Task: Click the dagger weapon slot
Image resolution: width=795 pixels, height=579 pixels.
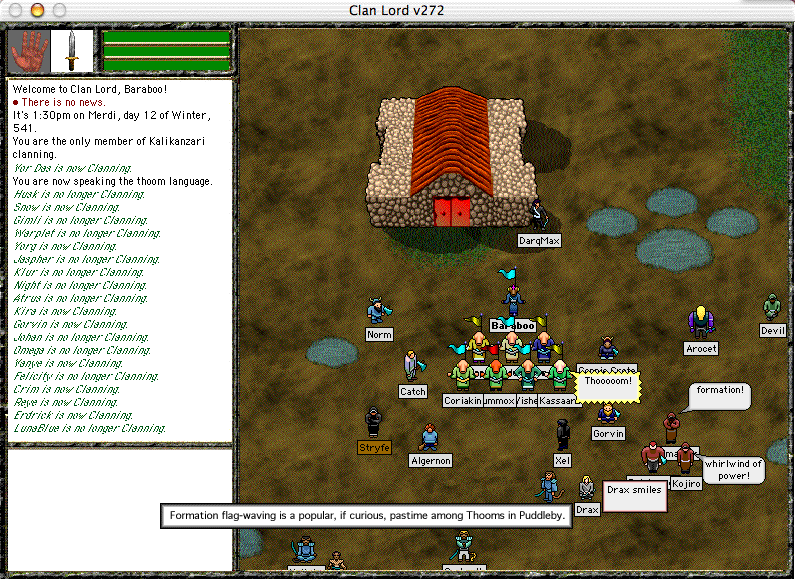Action: [72, 50]
